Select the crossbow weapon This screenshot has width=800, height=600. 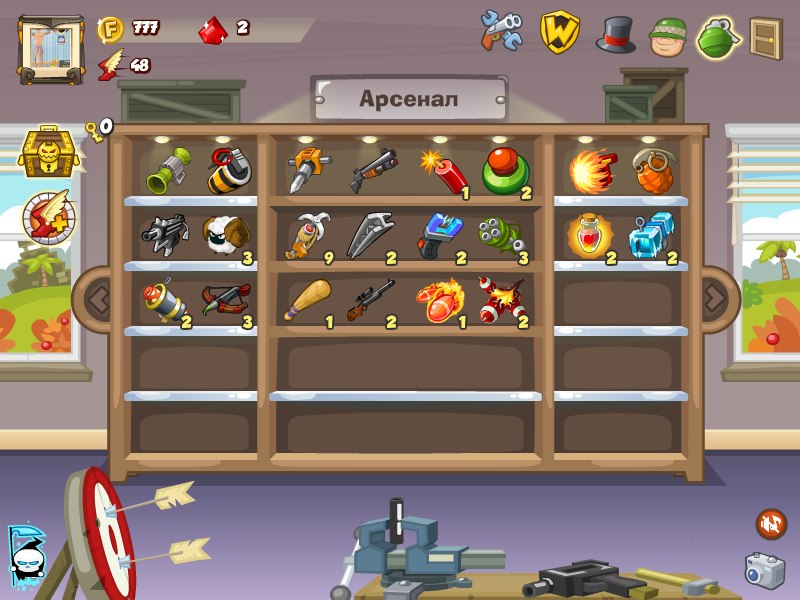tap(224, 301)
